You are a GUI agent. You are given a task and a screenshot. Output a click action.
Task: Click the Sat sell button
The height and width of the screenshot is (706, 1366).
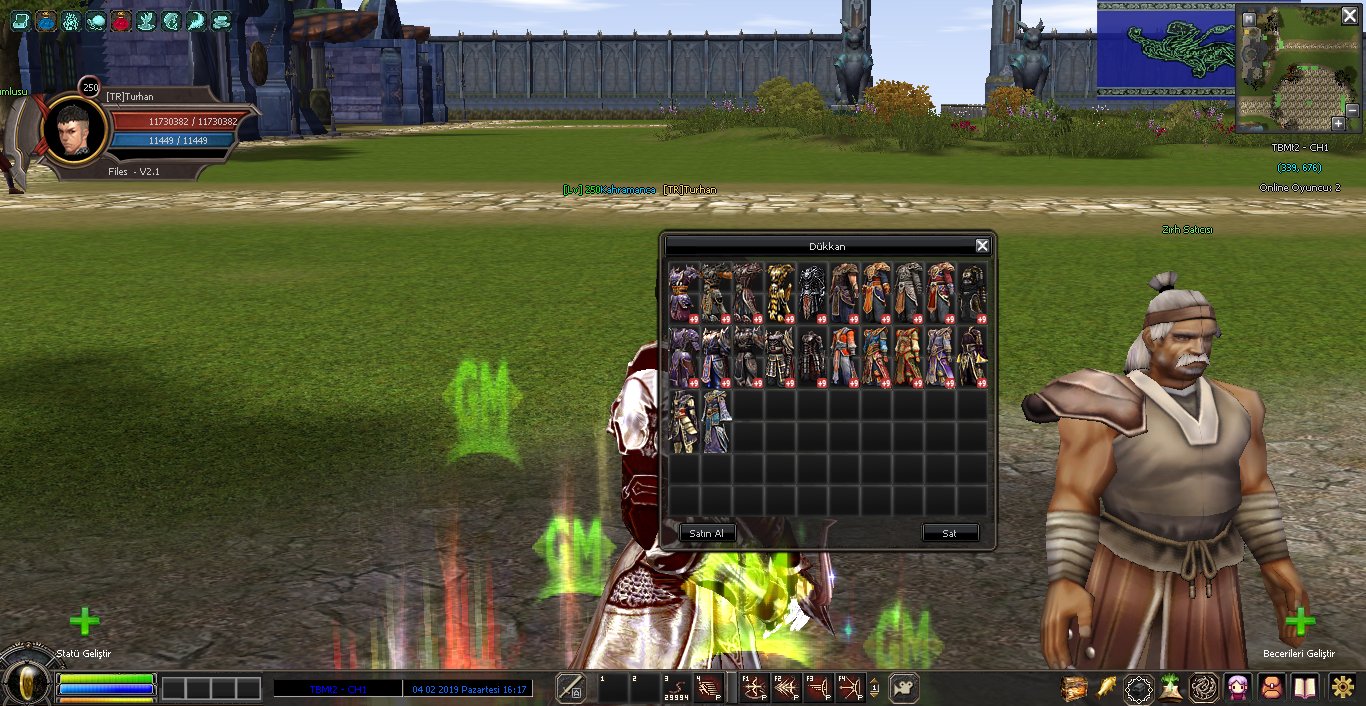click(x=949, y=533)
